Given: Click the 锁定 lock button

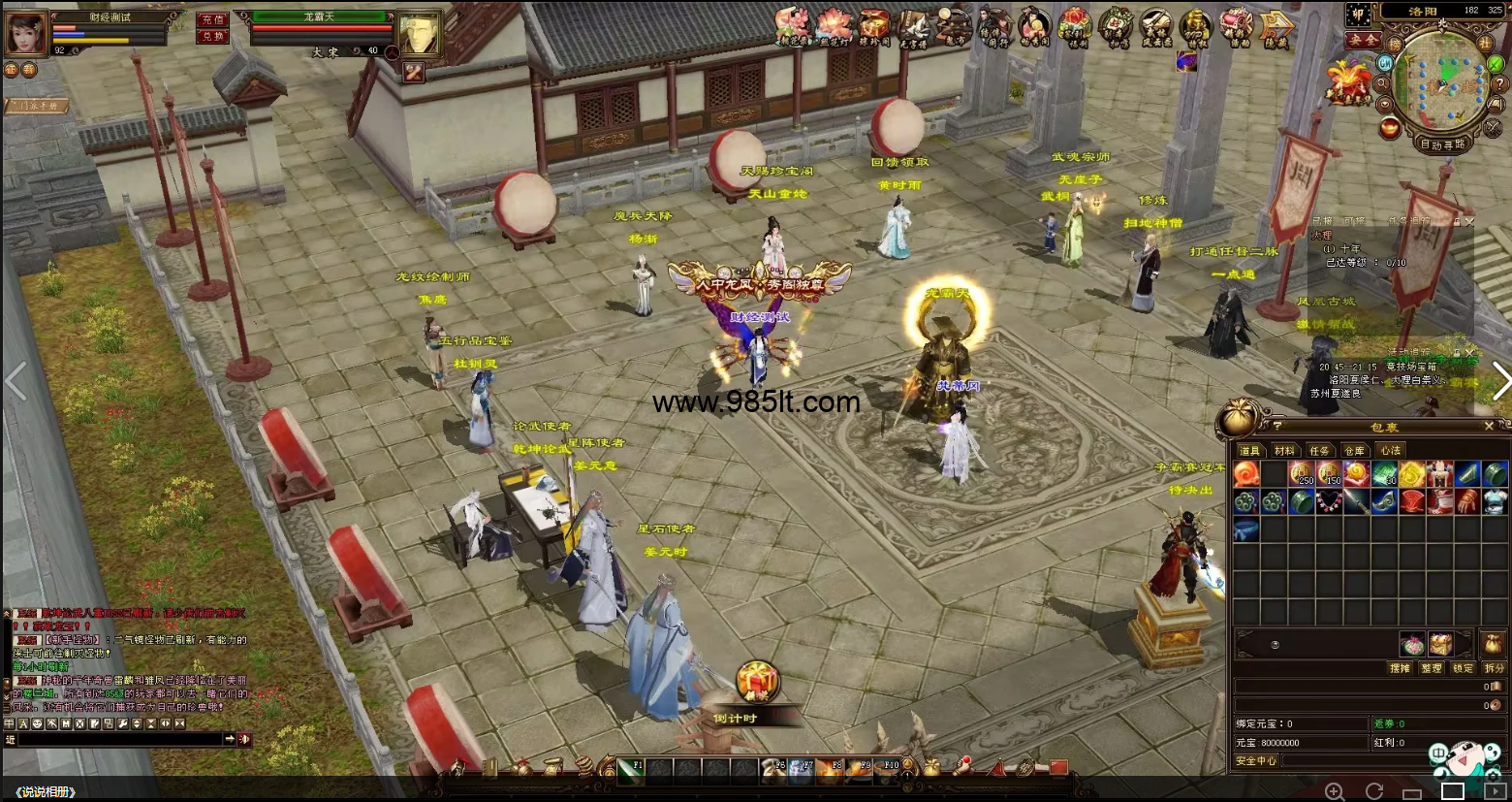Looking at the screenshot, I should 1463,668.
